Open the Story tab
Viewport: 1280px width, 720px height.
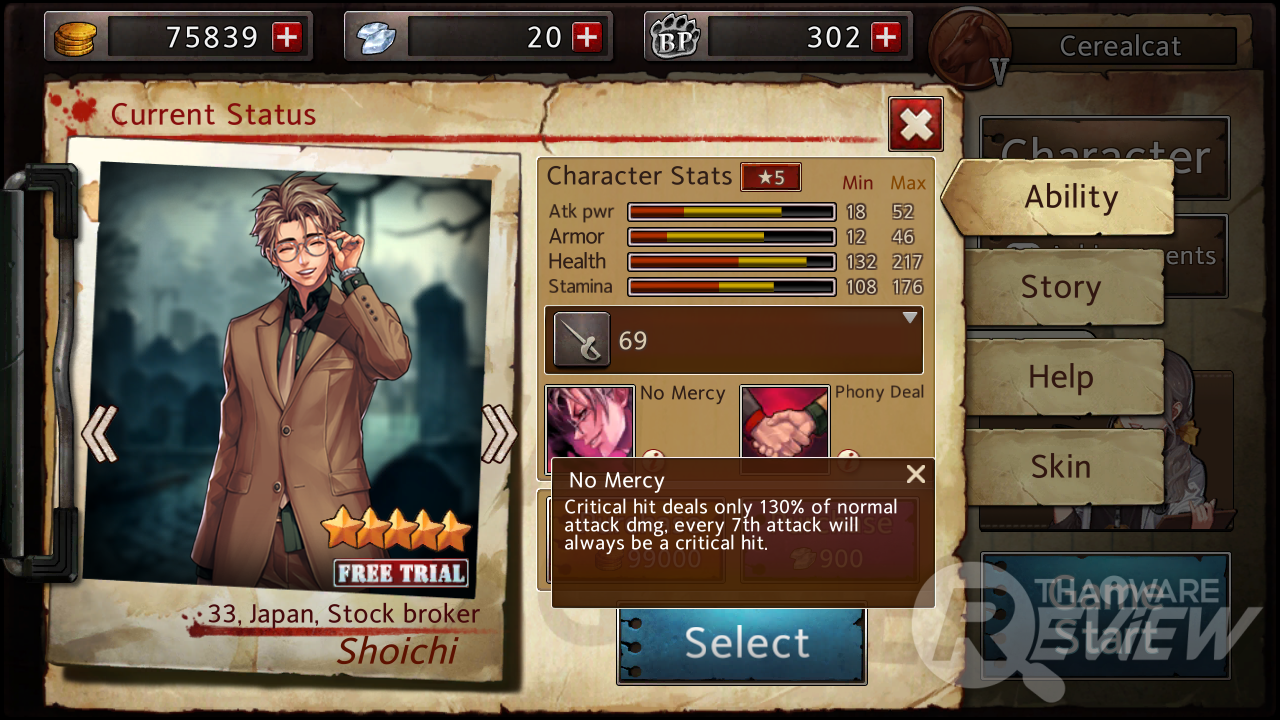pyautogui.click(x=1061, y=288)
